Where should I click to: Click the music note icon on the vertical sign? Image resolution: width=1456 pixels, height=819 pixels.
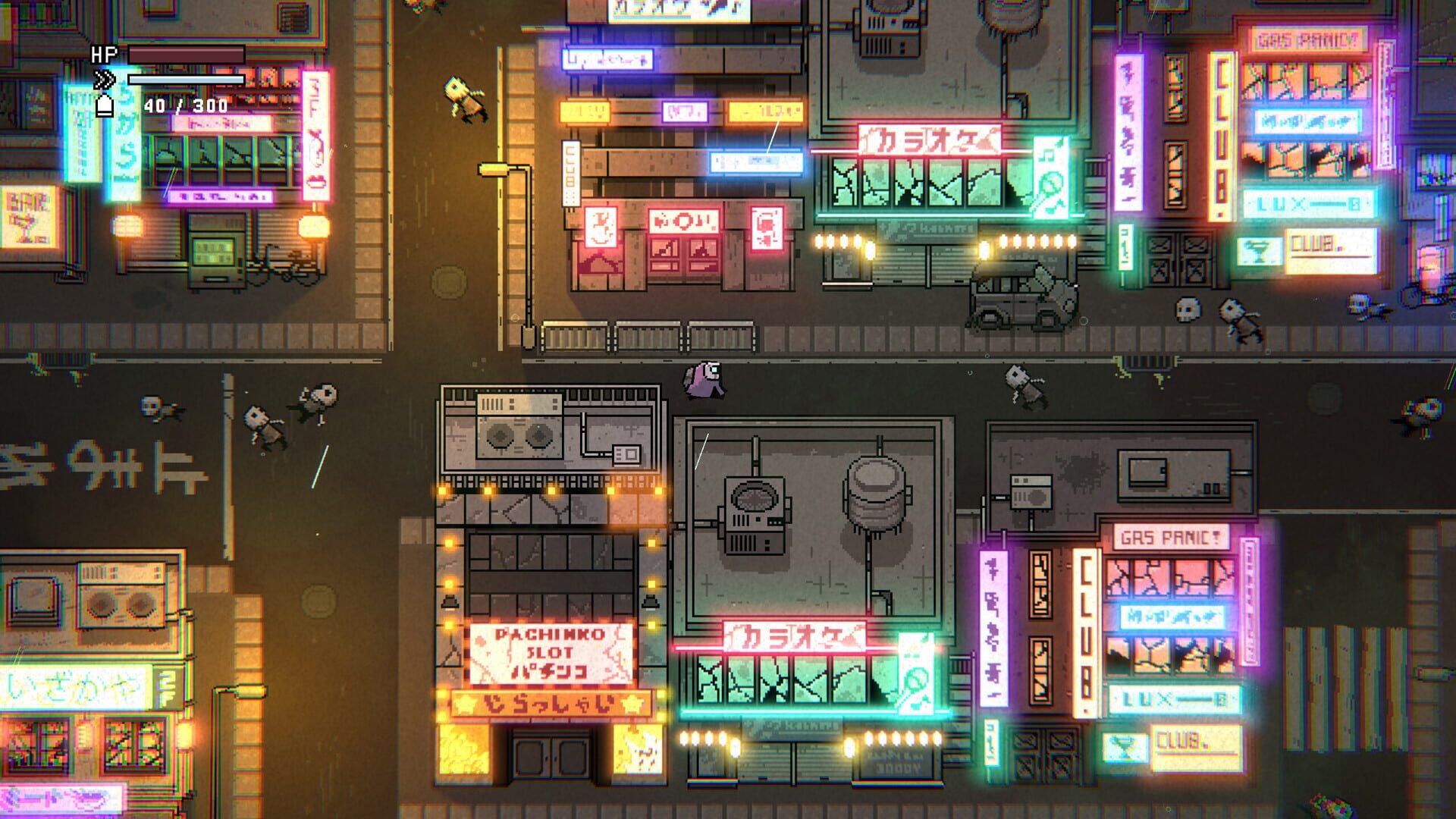pyautogui.click(x=1046, y=155)
